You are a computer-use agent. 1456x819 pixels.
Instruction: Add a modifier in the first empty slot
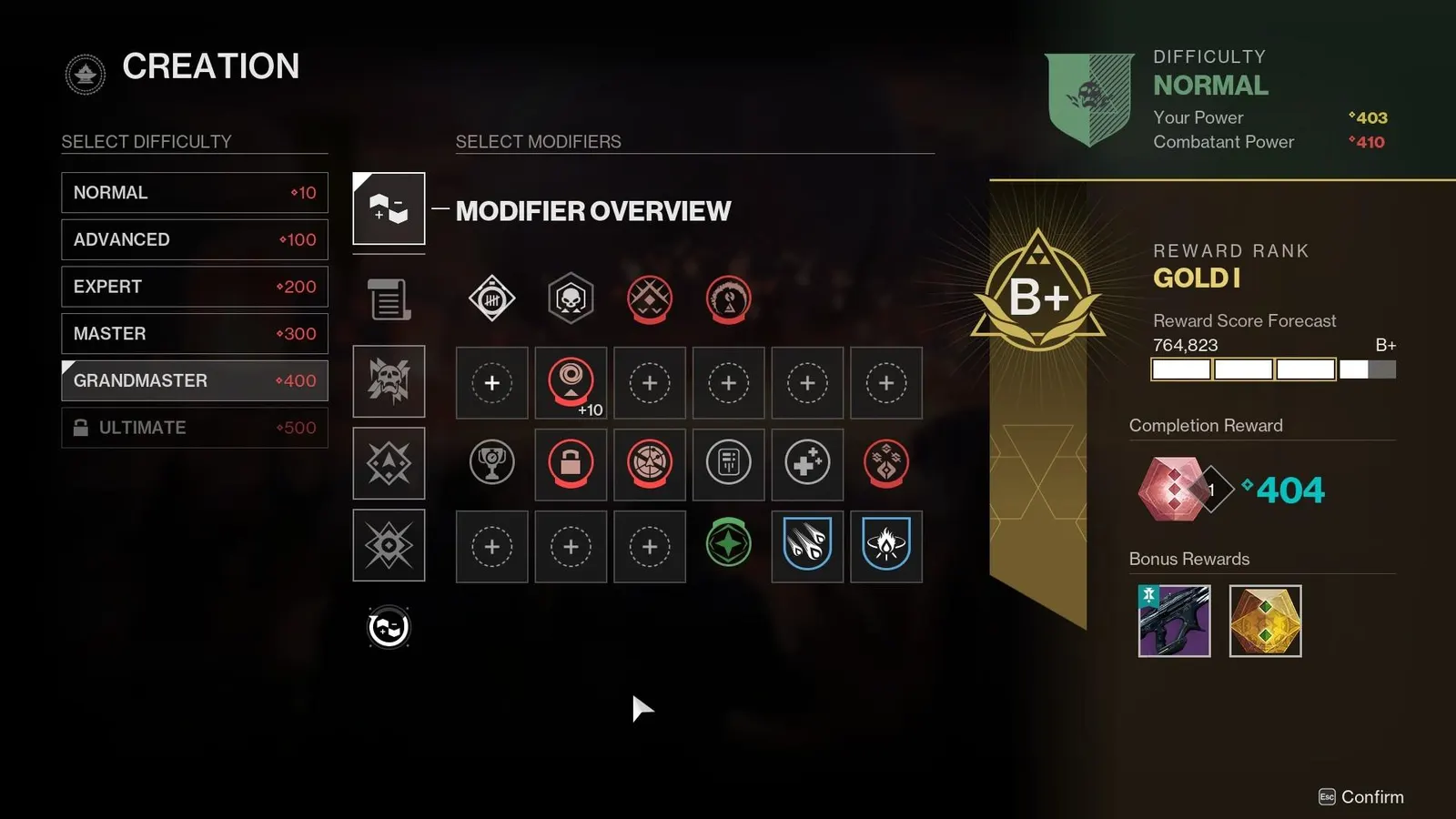pos(491,383)
